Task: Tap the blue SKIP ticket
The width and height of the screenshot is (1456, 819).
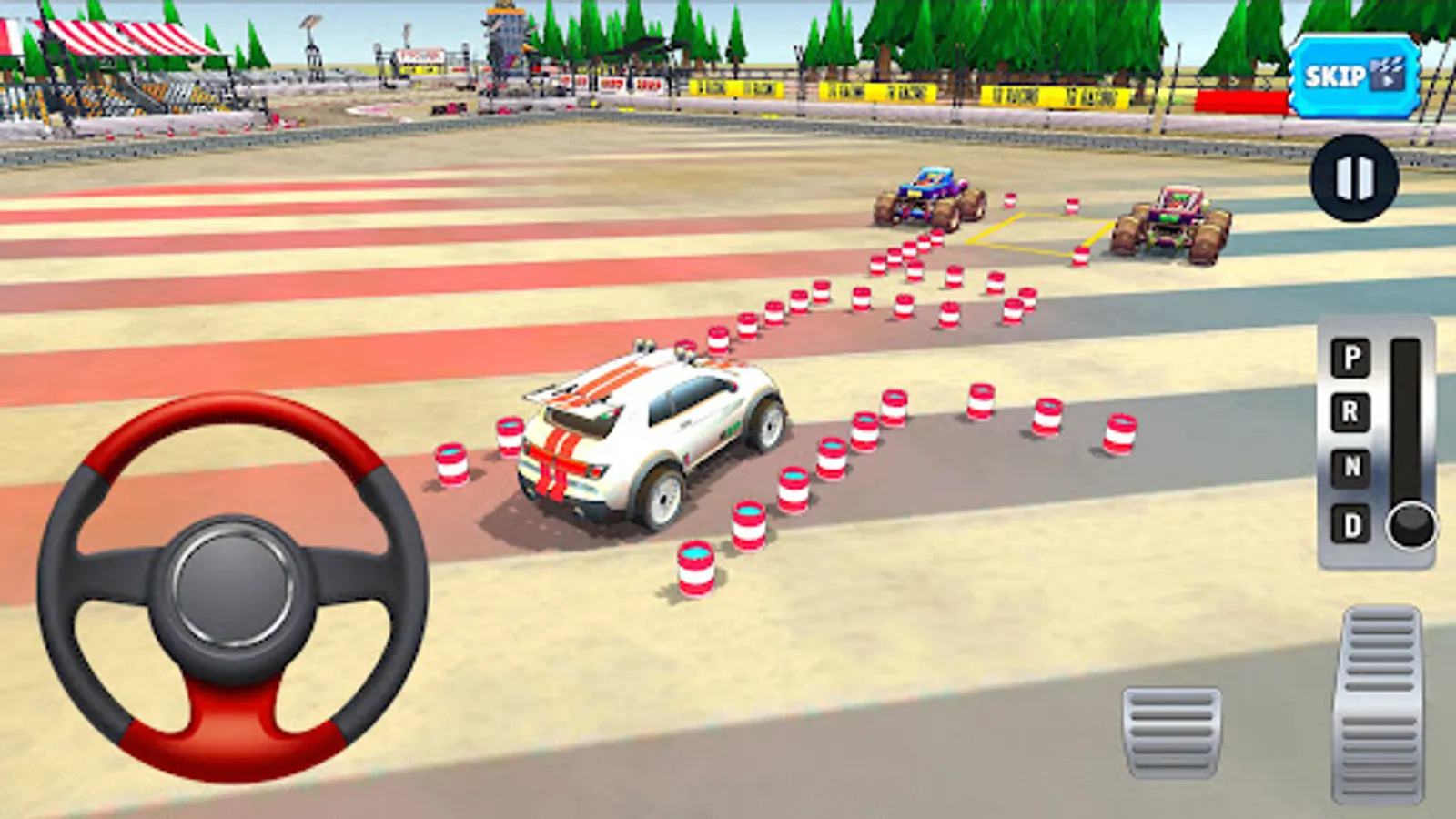Action: [1347, 77]
